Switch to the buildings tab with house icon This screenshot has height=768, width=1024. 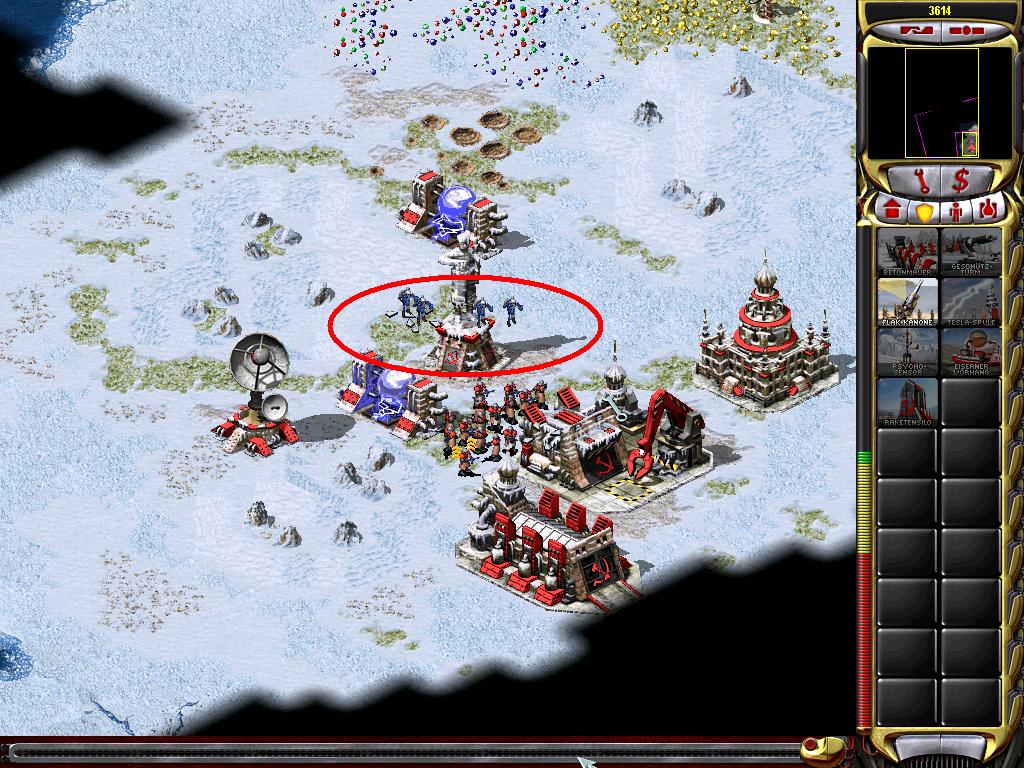890,211
